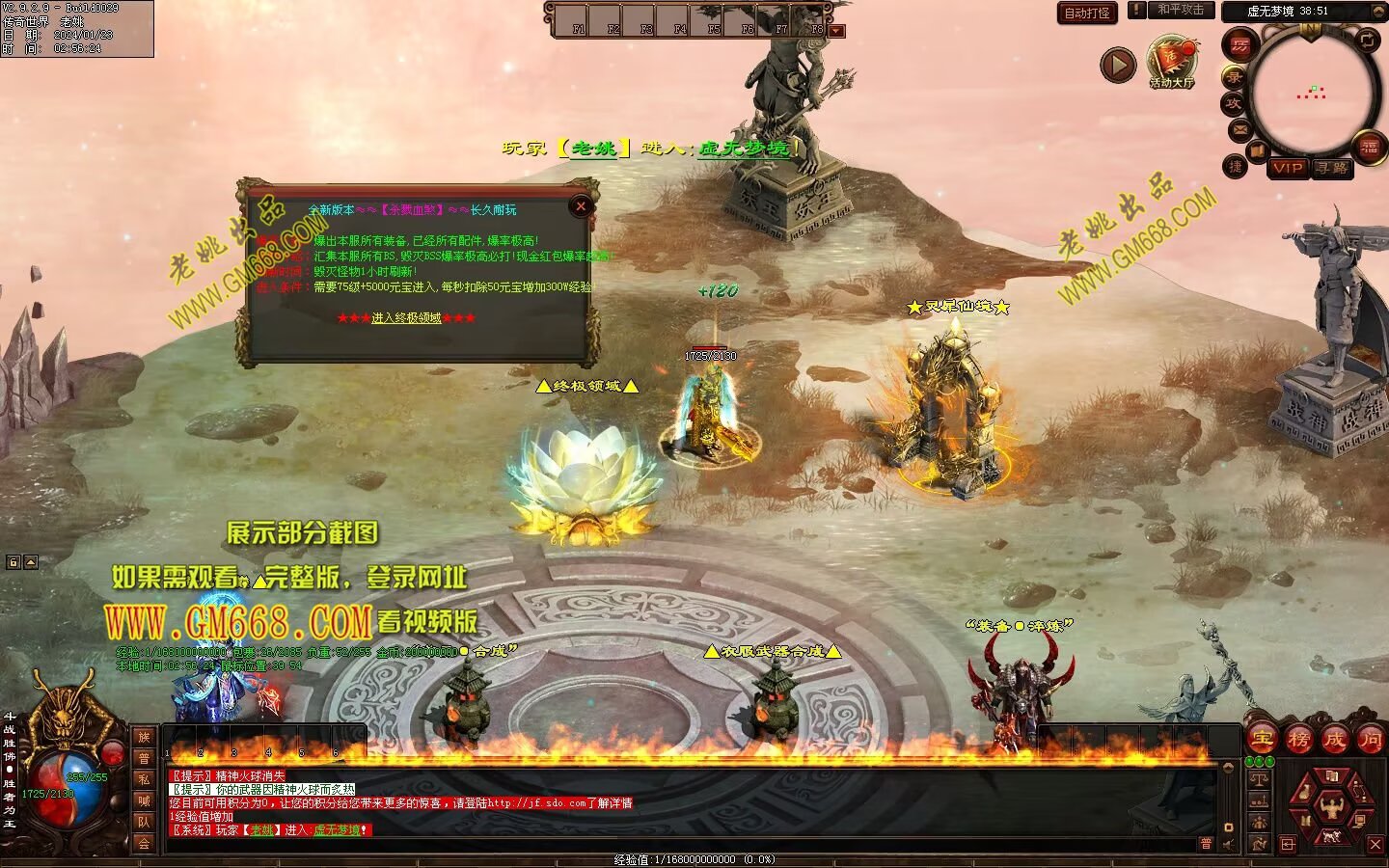Open the trade scales icon
1389x868 pixels.
coord(1259,778)
